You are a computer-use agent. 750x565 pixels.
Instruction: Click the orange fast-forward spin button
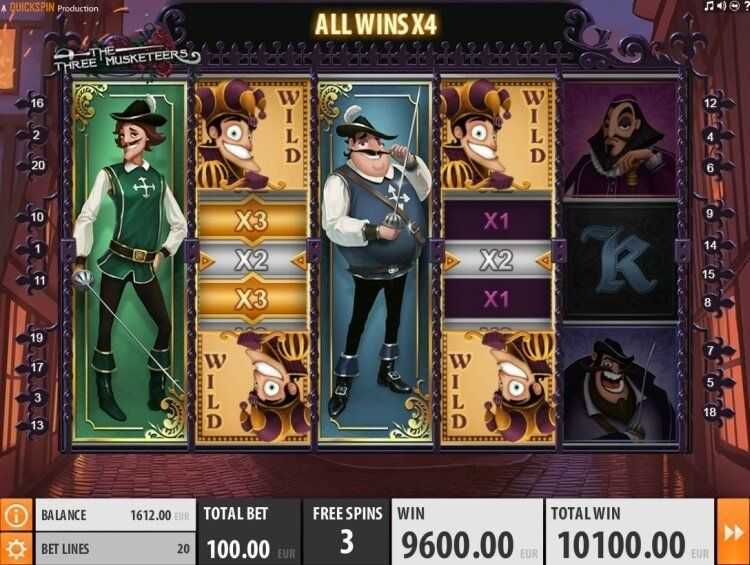tap(732, 532)
